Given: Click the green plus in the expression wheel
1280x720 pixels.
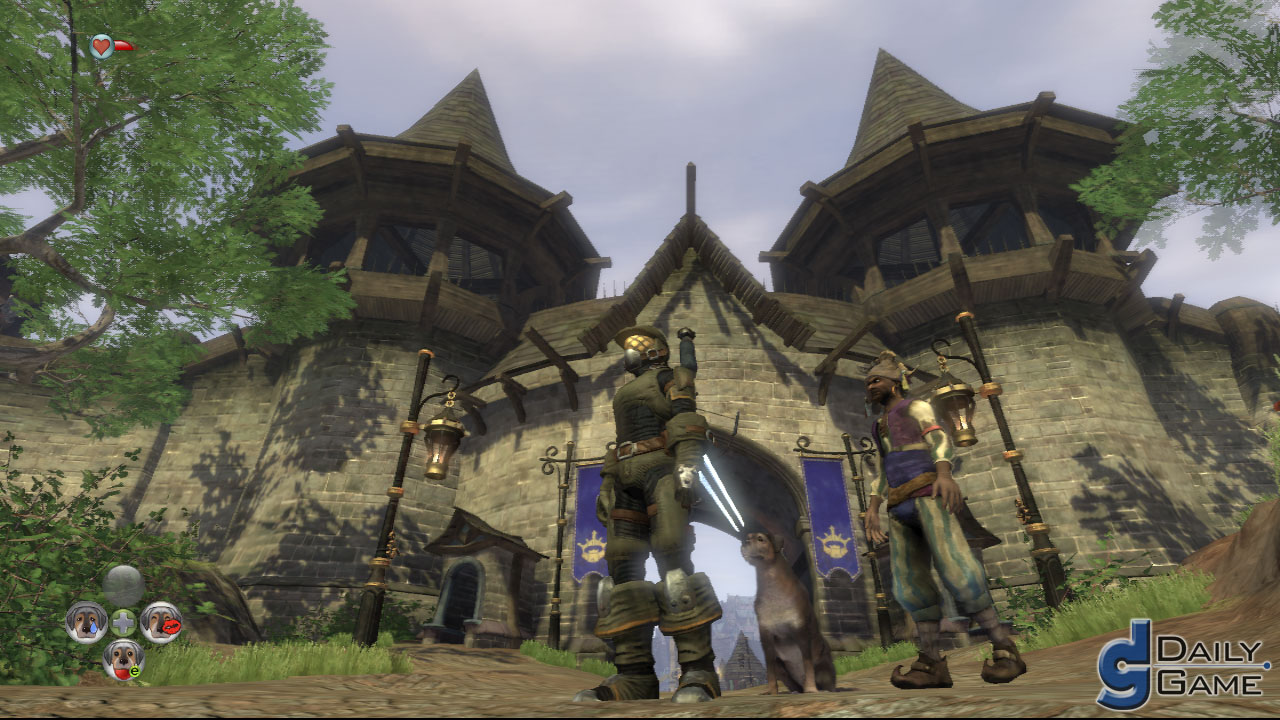Looking at the screenshot, I should click(x=123, y=622).
